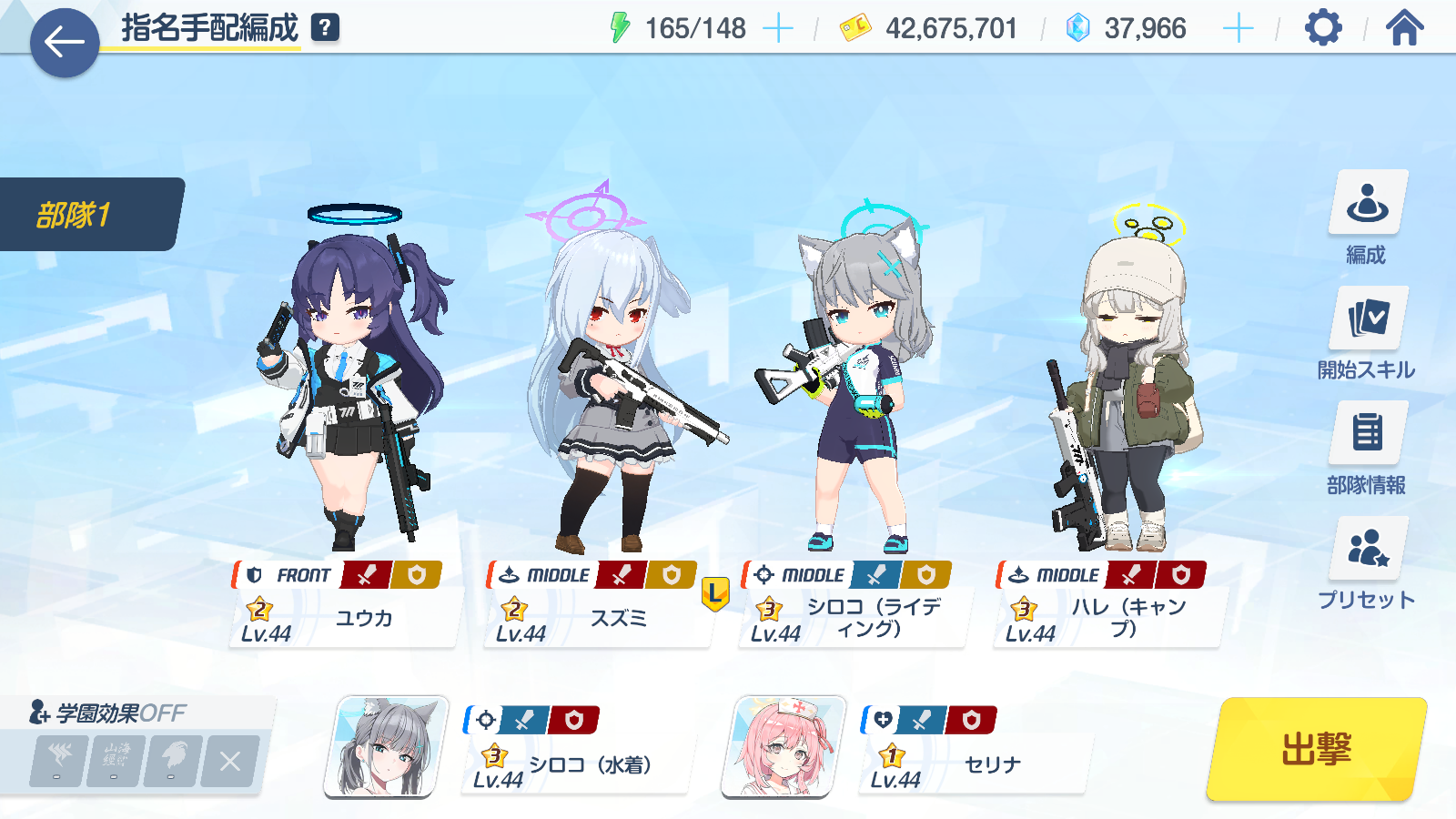The image size is (1456, 819).
Task: Toggle the 学園効果 OFF setting
Action: 109,713
